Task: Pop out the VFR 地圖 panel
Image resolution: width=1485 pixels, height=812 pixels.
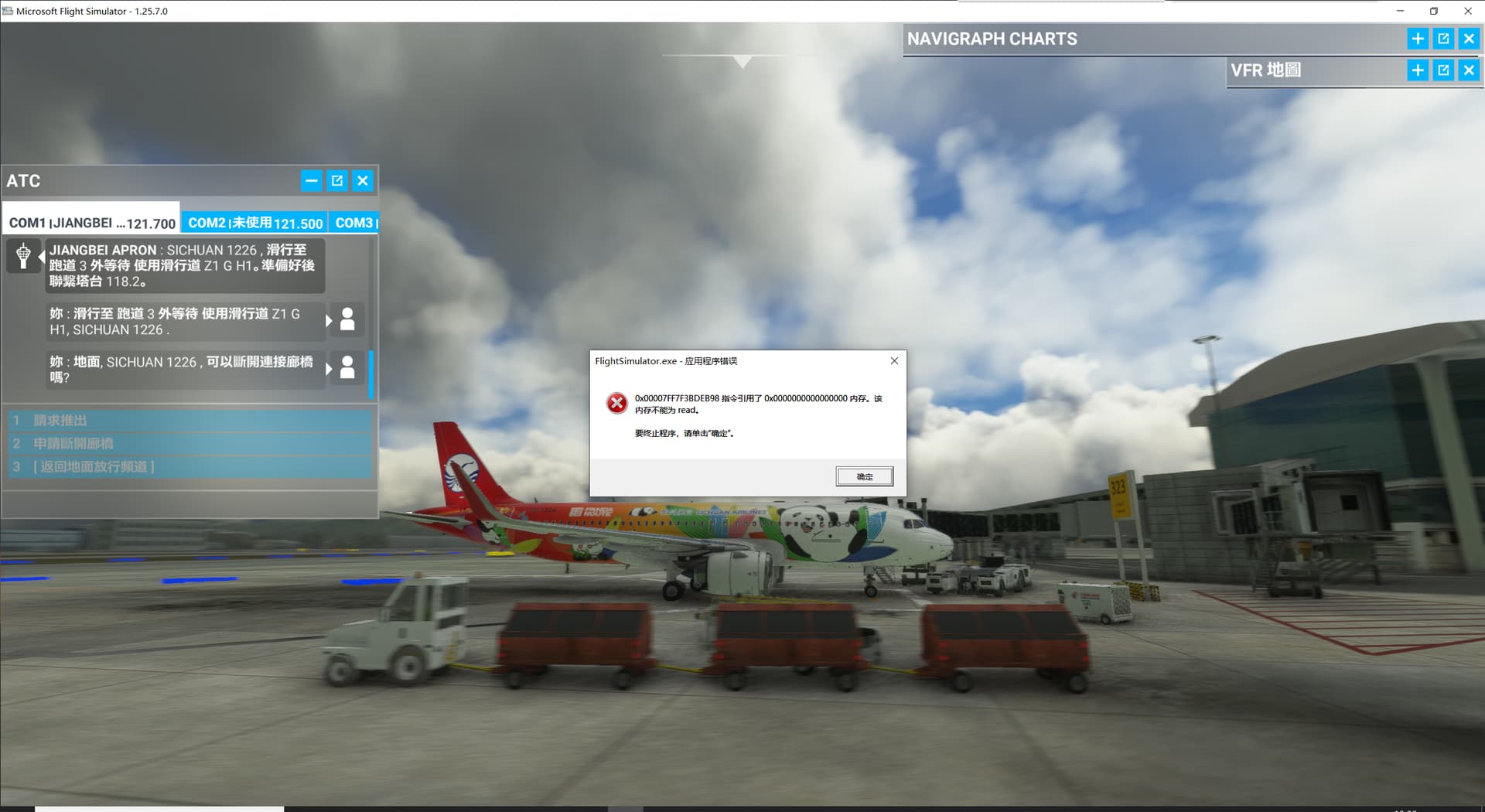Action: 1443,70
